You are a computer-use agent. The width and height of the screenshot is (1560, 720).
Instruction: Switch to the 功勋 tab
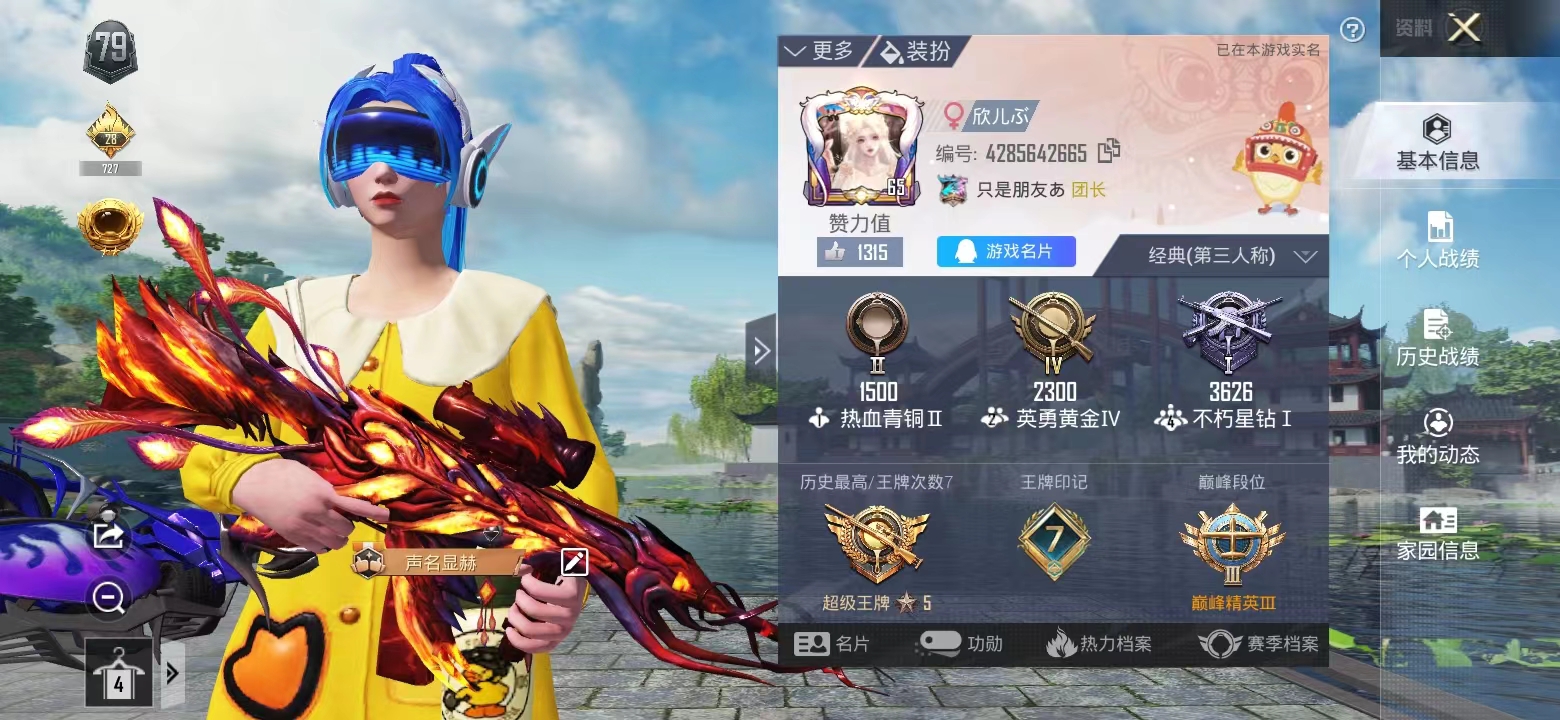pos(960,644)
